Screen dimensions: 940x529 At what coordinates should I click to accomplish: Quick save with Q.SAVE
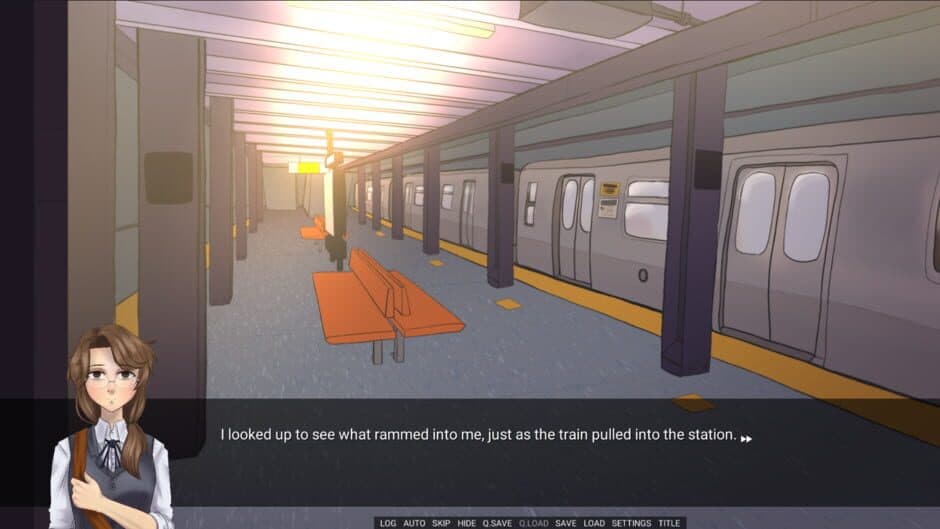pos(497,523)
